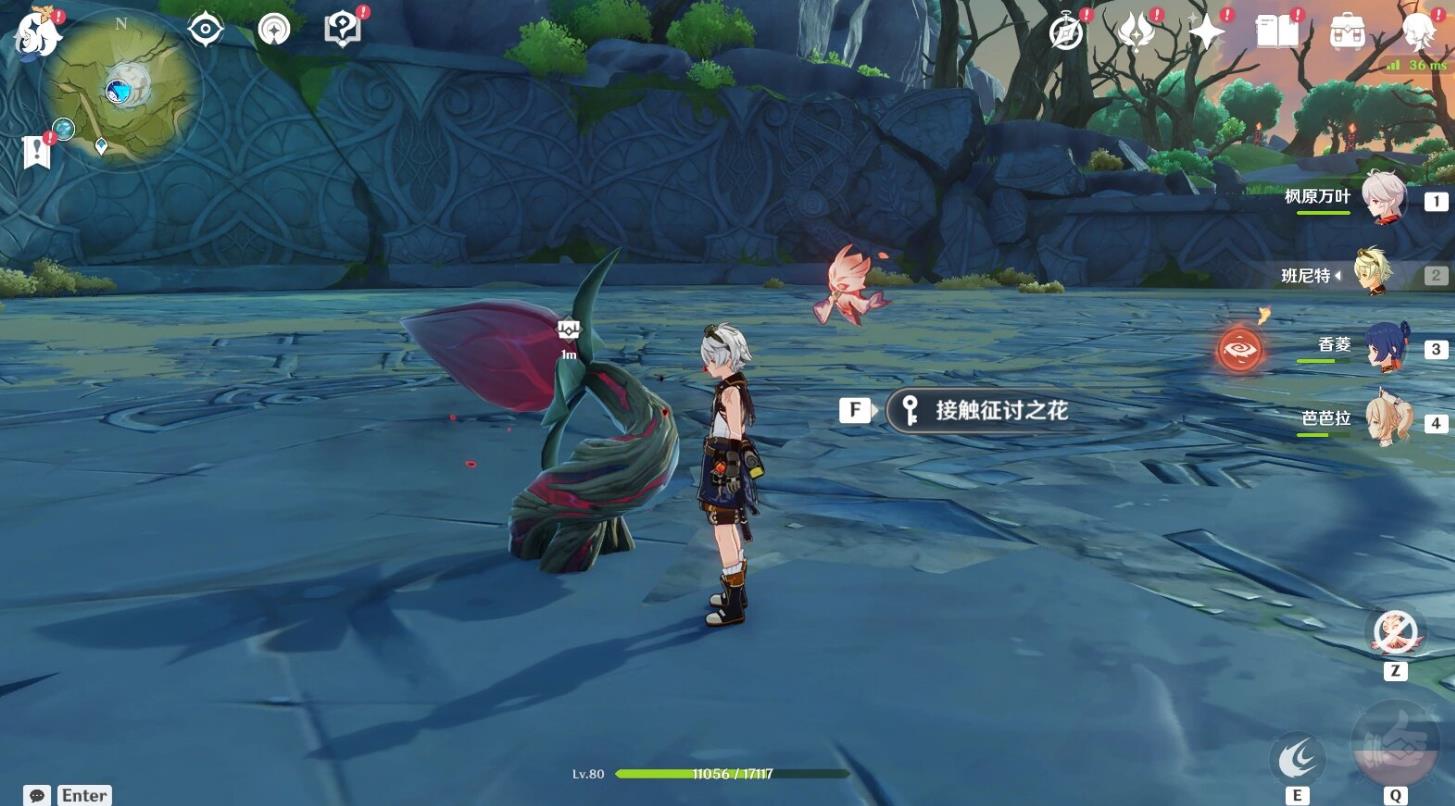The height and width of the screenshot is (806, 1455).
Task: Open the adventurer handbook book icon
Action: click(1277, 33)
